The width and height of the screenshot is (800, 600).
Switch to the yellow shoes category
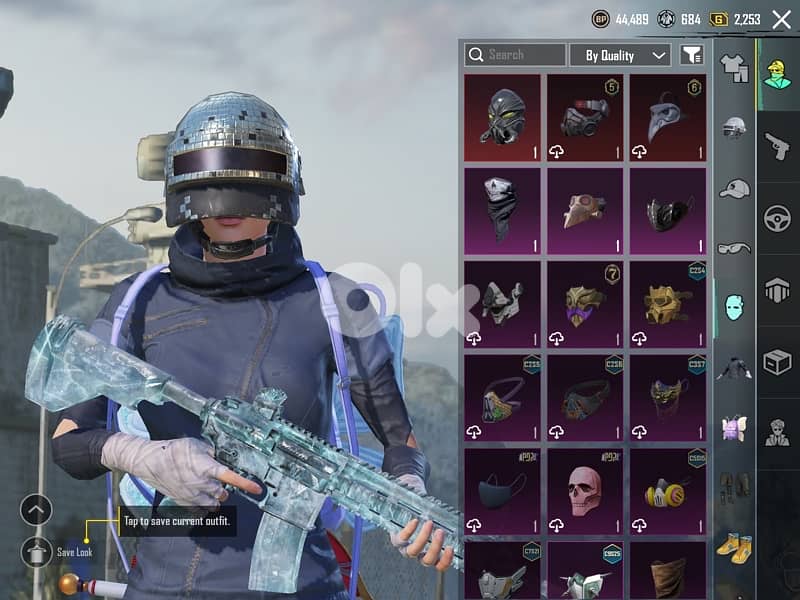734,546
